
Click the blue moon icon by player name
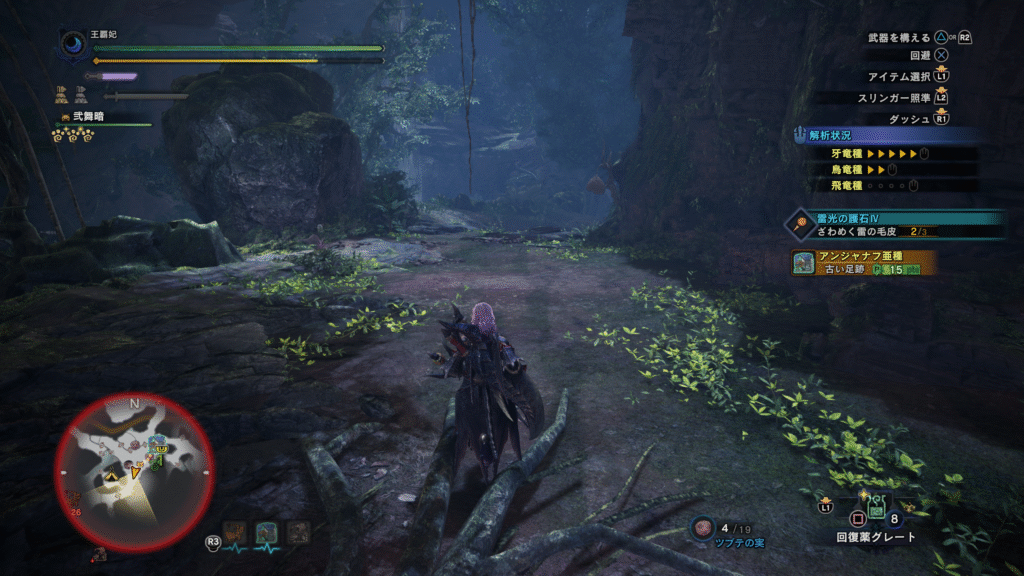coord(73,44)
